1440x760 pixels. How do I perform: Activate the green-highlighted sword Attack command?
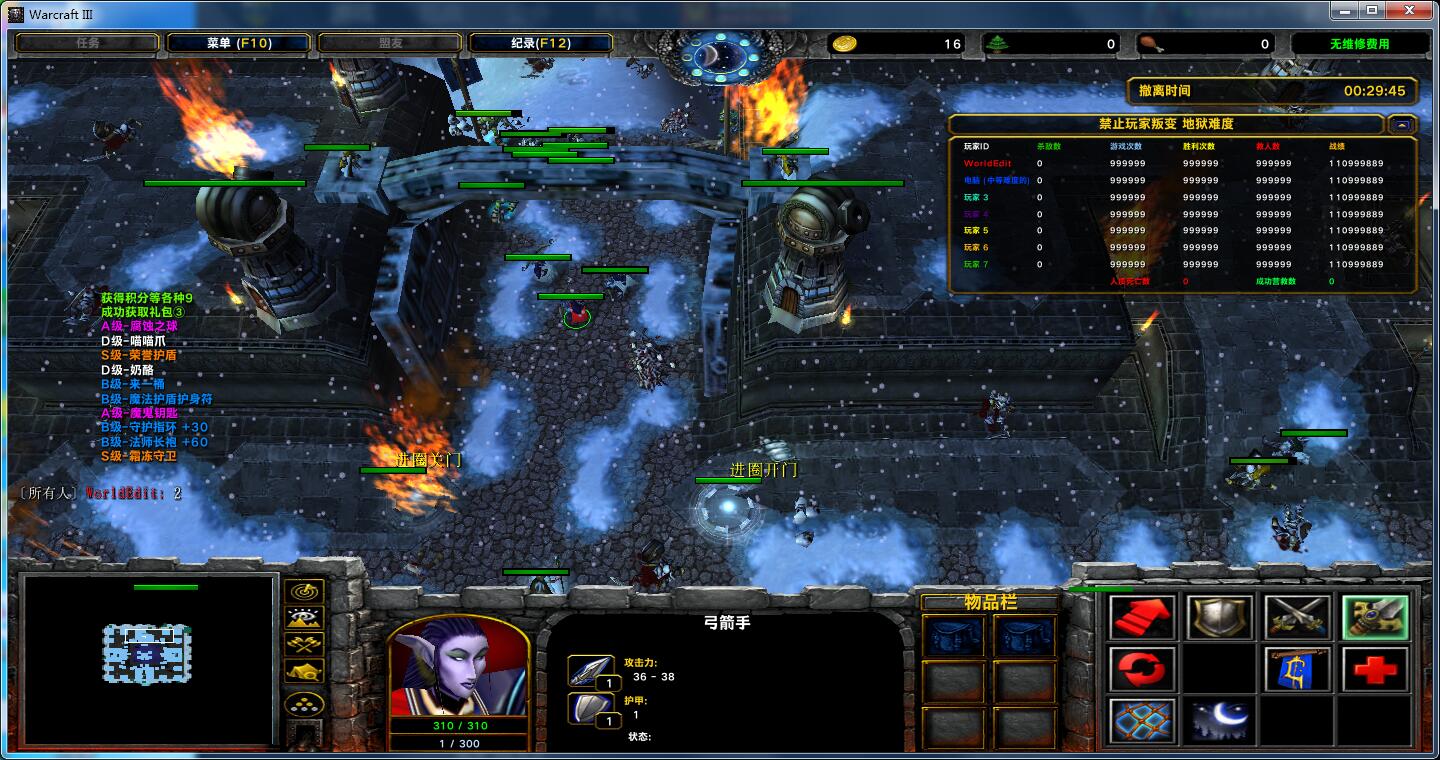click(1375, 618)
